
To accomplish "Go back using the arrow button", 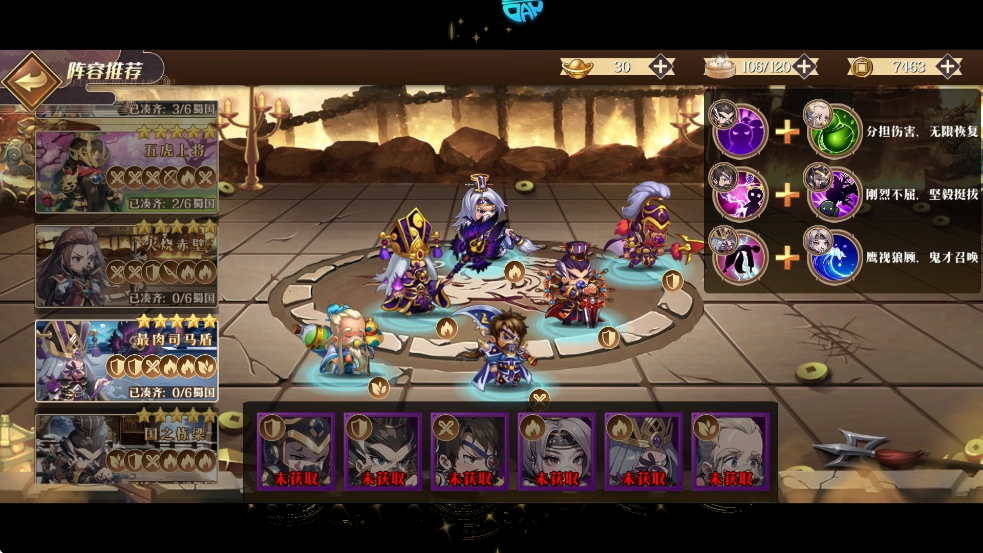I will pyautogui.click(x=31, y=81).
